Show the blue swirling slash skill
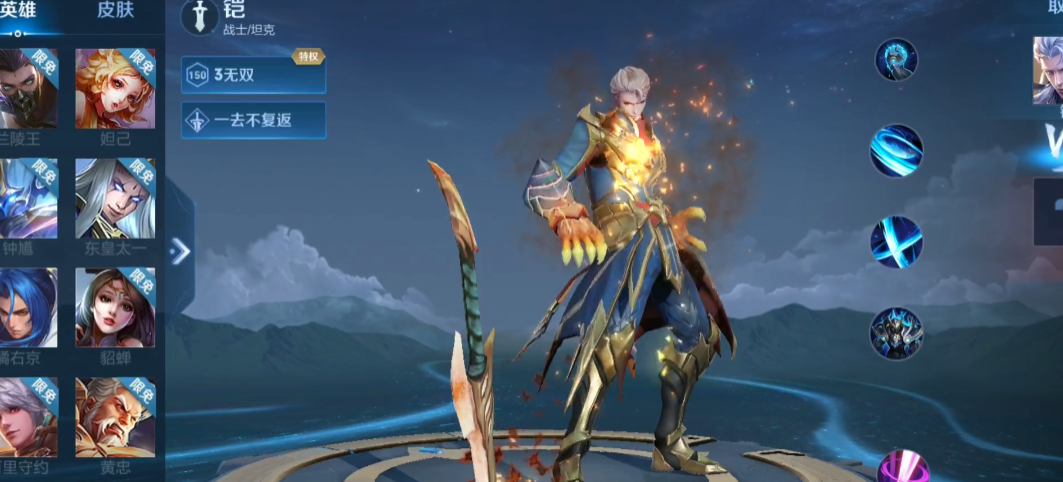Viewport: 1063px width, 482px height. click(x=896, y=151)
